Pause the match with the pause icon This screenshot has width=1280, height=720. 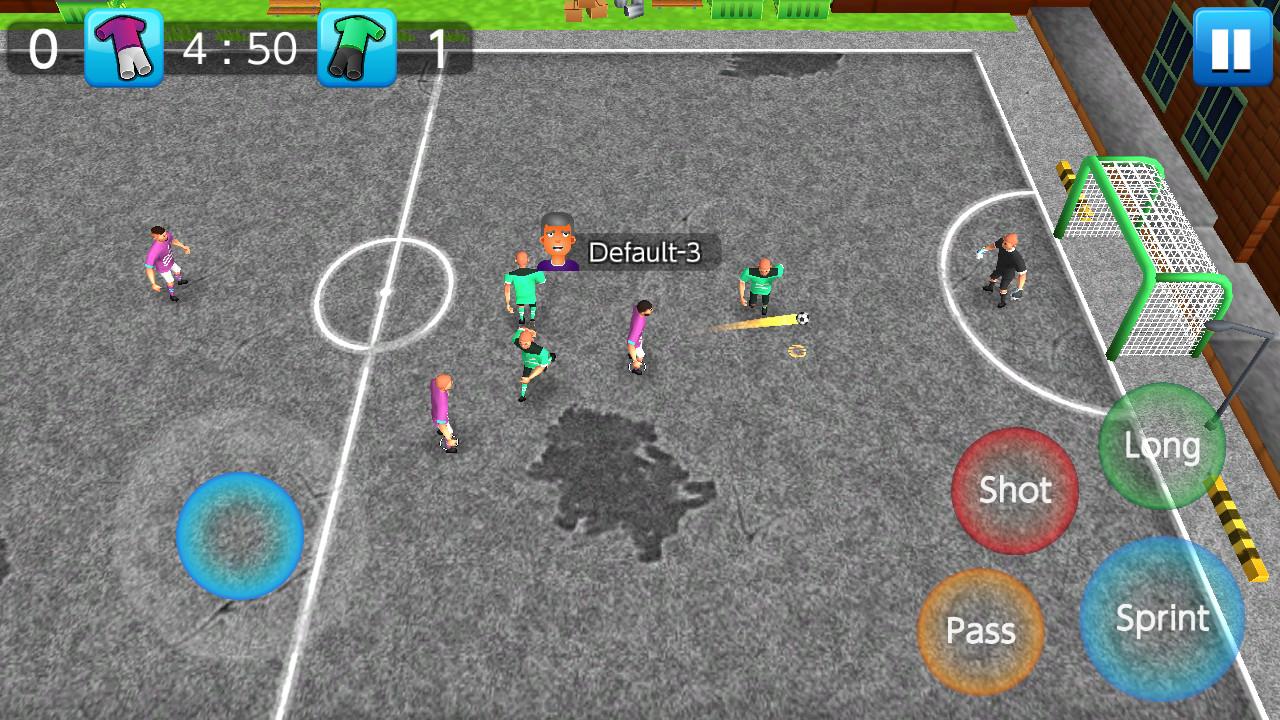tap(1231, 45)
